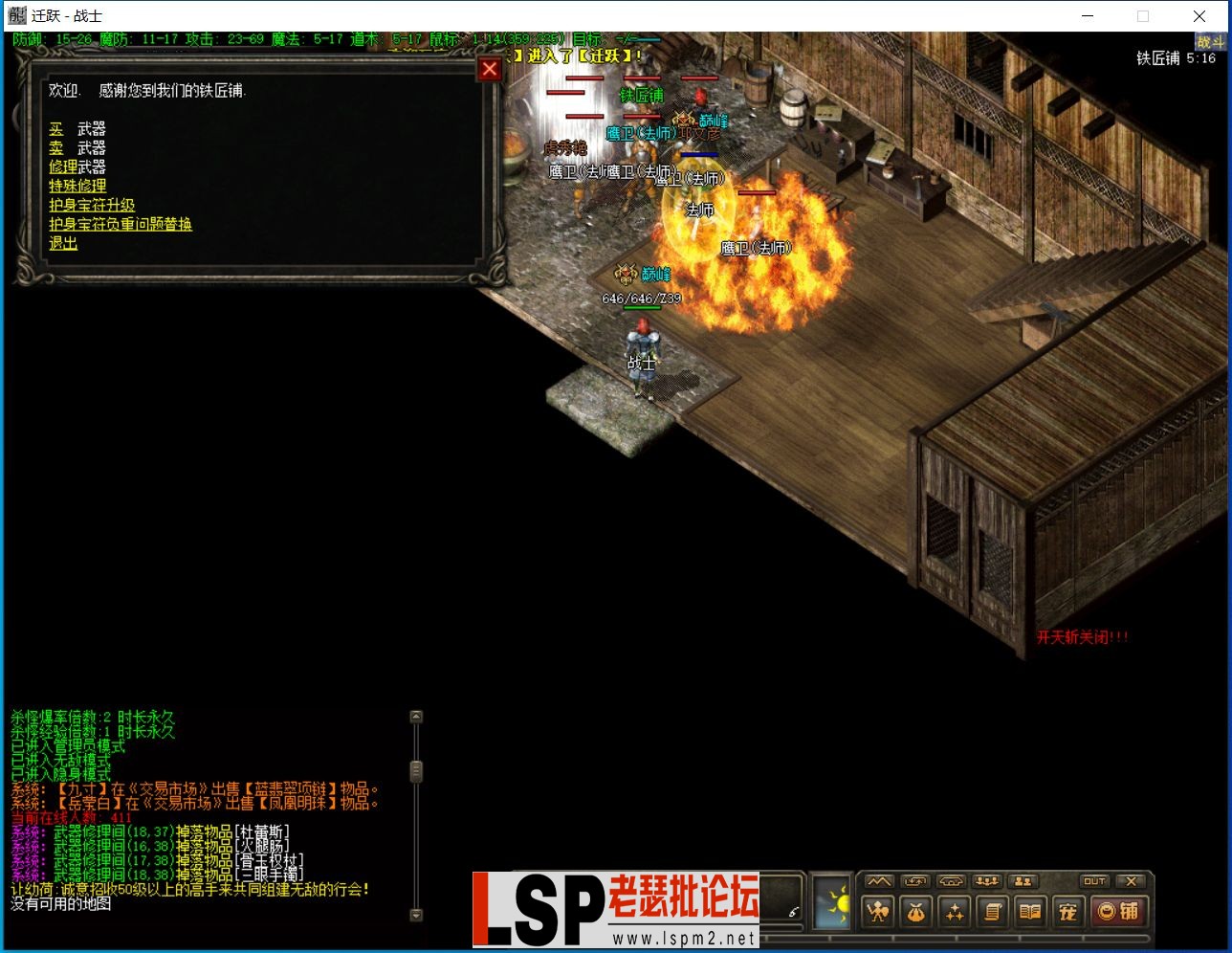Open the character info panel icon

coord(877,912)
